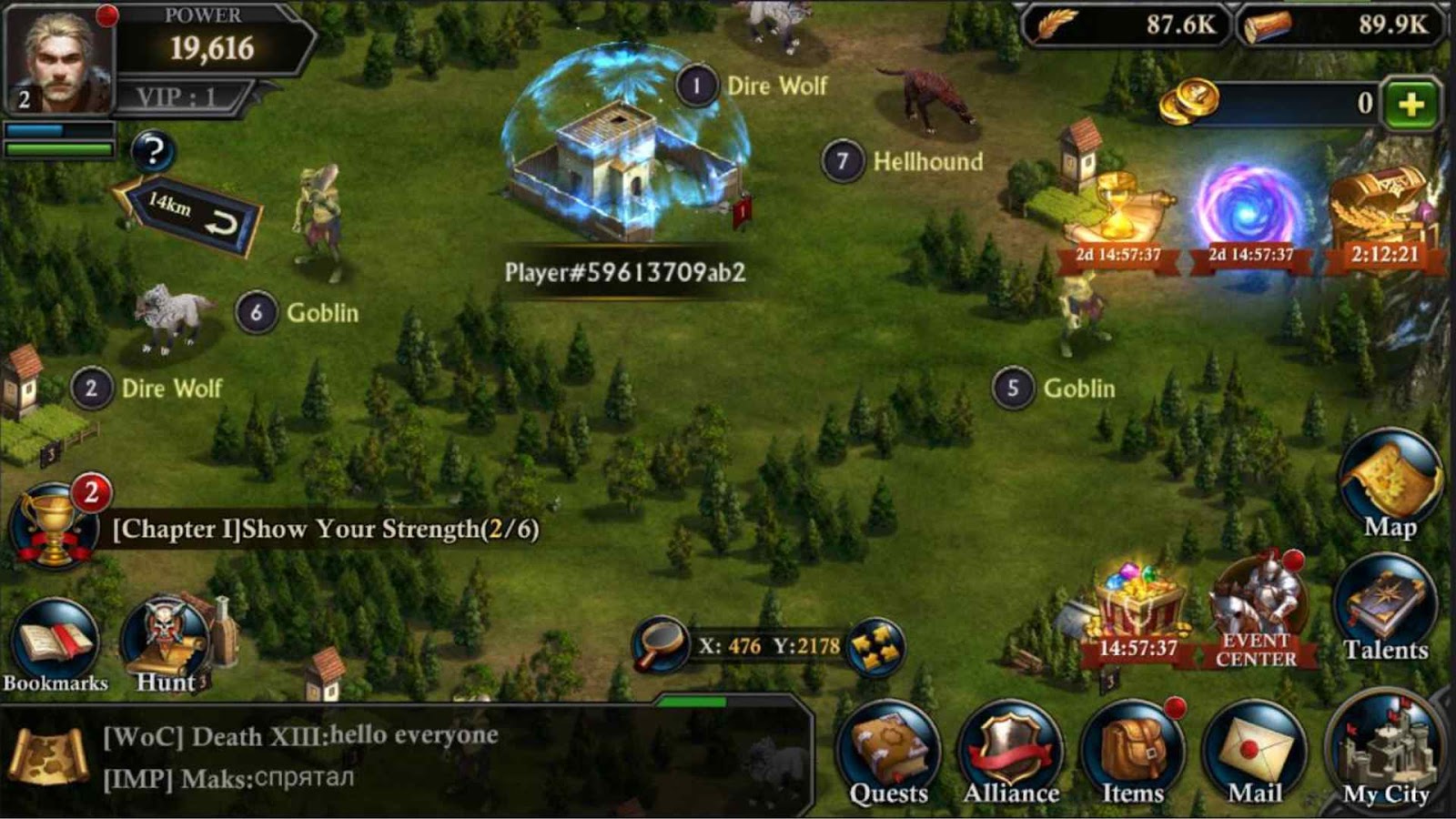Tap the VIP : 1 badge
Image resolution: width=1456 pixels, height=819 pixels.
[177, 96]
